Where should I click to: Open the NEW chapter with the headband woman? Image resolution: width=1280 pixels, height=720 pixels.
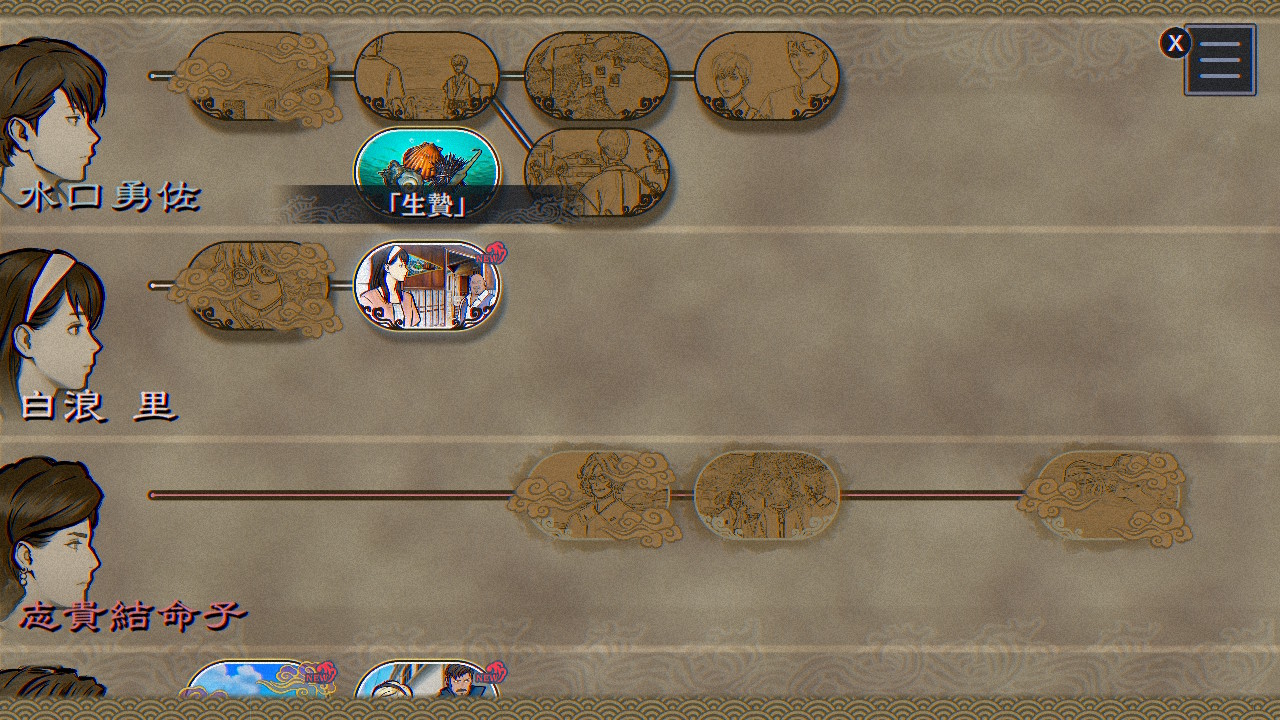point(427,286)
